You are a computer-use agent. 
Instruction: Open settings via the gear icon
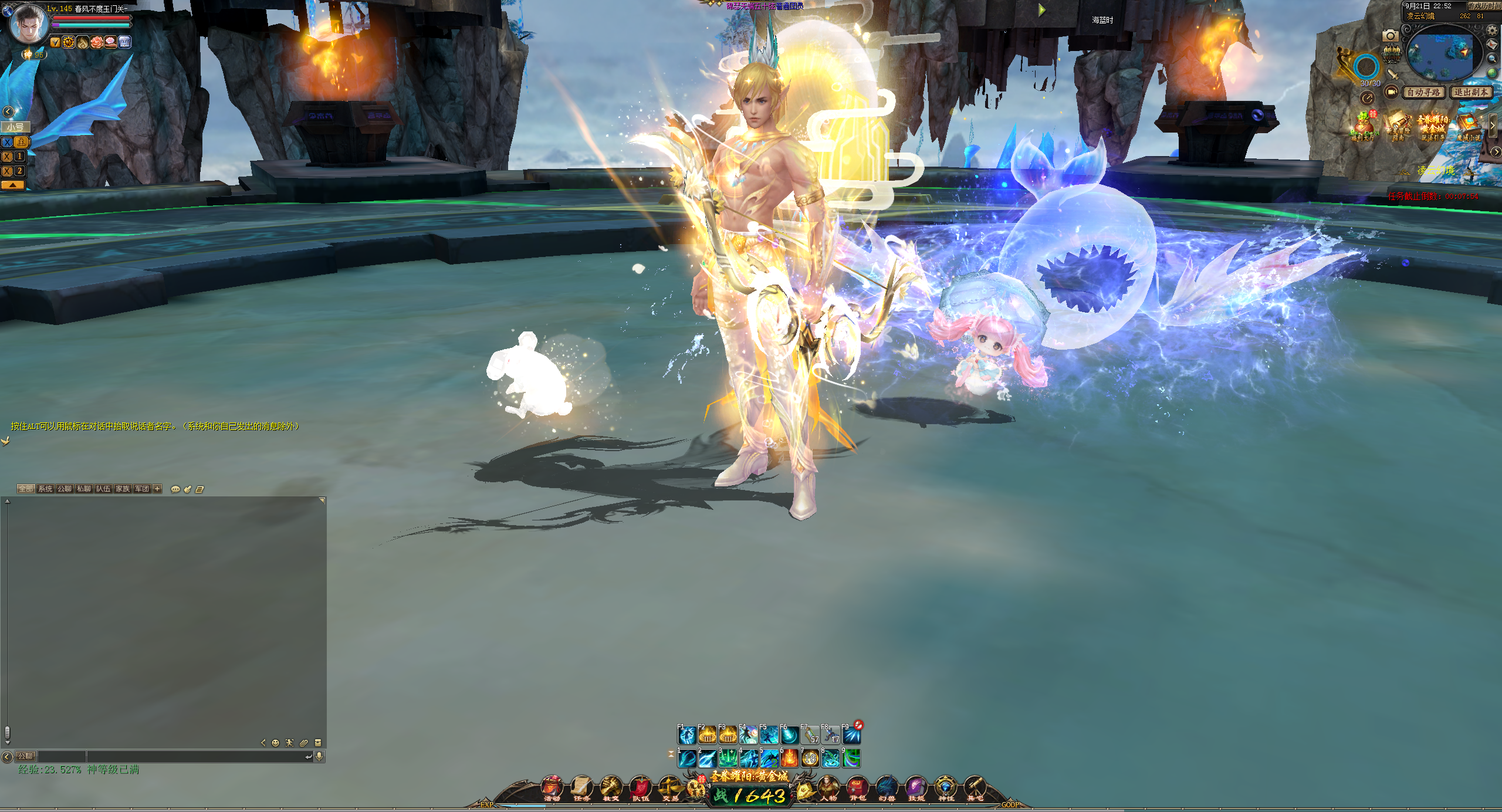tap(1493, 31)
